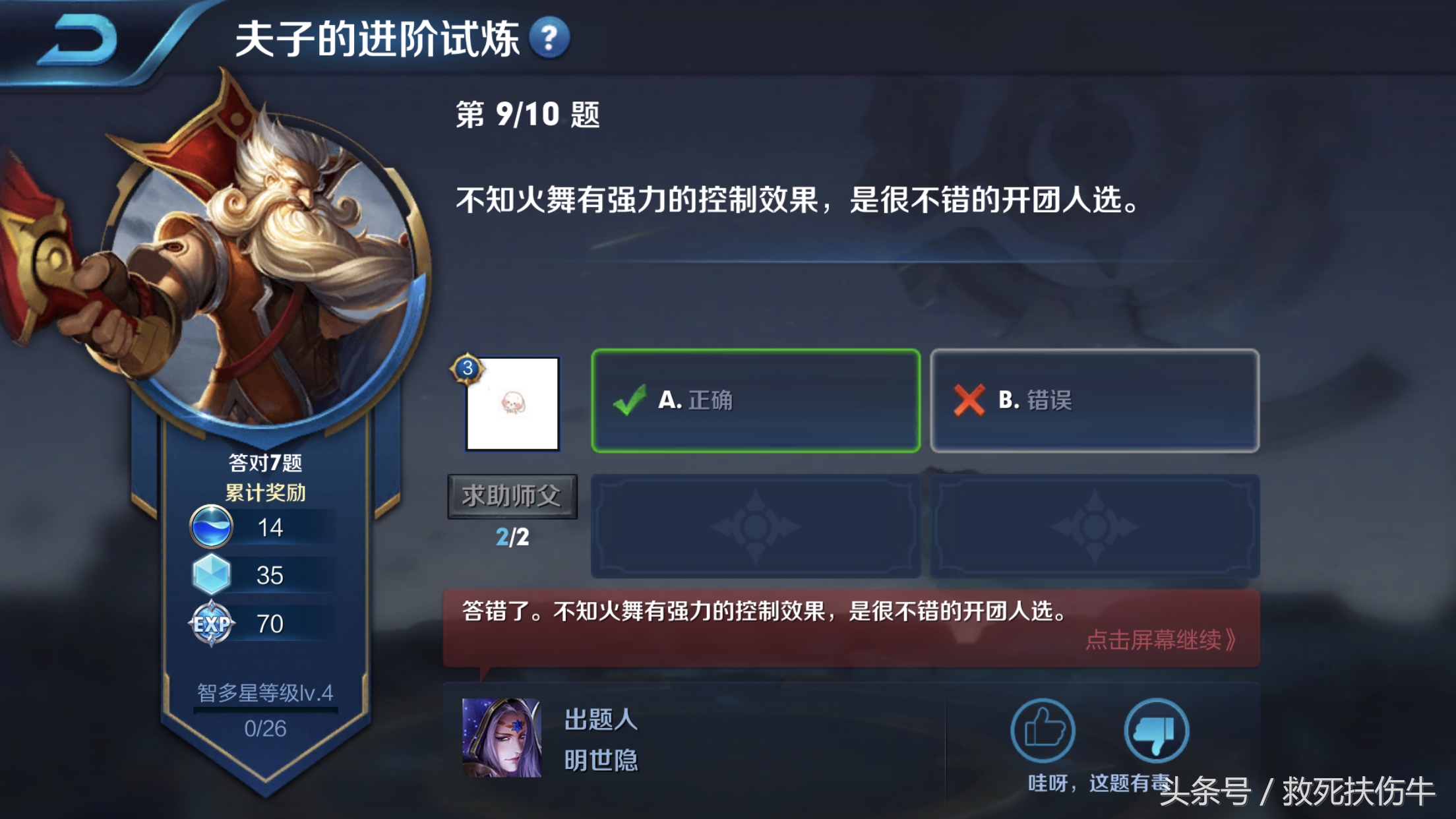Click the EXP badge icon showing 70
1456x819 pixels.
click(x=211, y=621)
